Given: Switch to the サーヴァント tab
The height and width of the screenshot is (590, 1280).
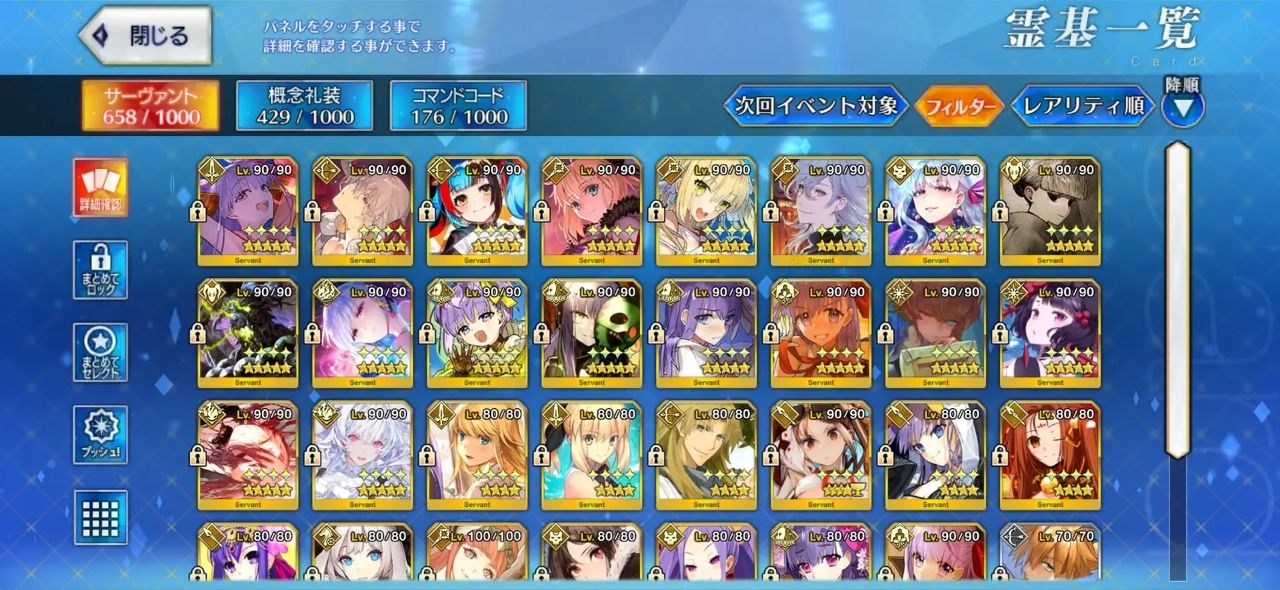Looking at the screenshot, I should coord(148,106).
